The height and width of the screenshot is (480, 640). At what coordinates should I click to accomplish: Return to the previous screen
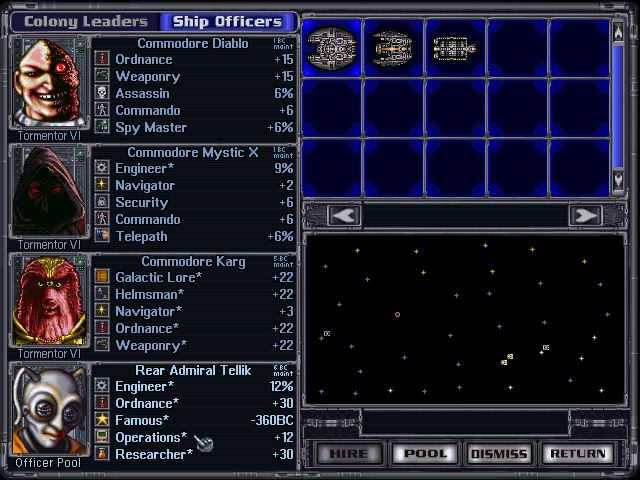[576, 454]
